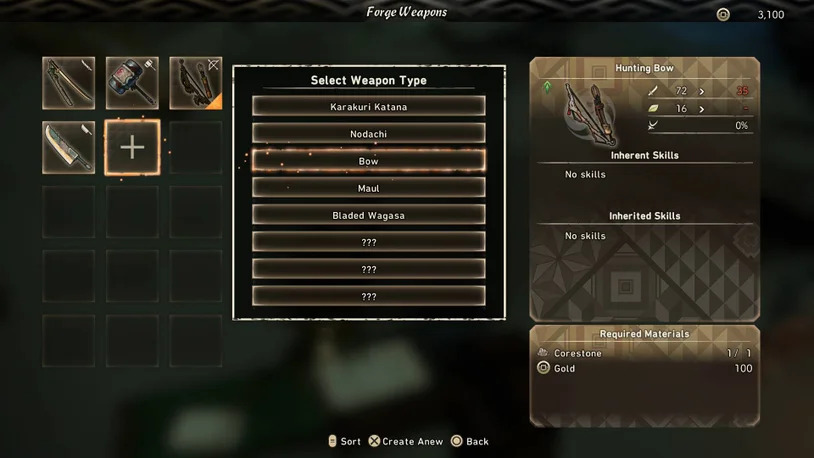Select the katana weapon slot
This screenshot has height=458, width=814.
[69, 83]
